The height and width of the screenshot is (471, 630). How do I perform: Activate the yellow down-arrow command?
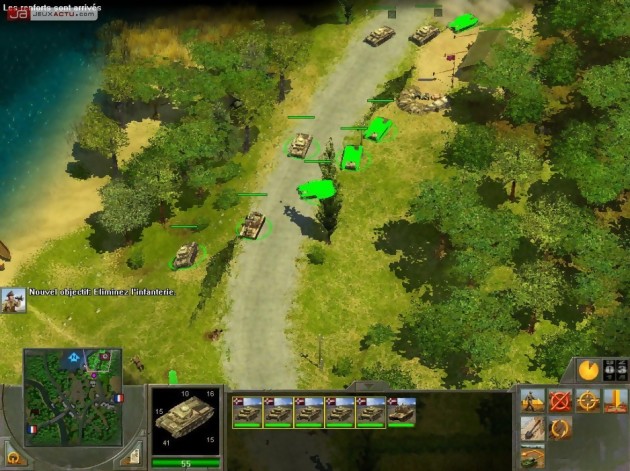coord(616,401)
